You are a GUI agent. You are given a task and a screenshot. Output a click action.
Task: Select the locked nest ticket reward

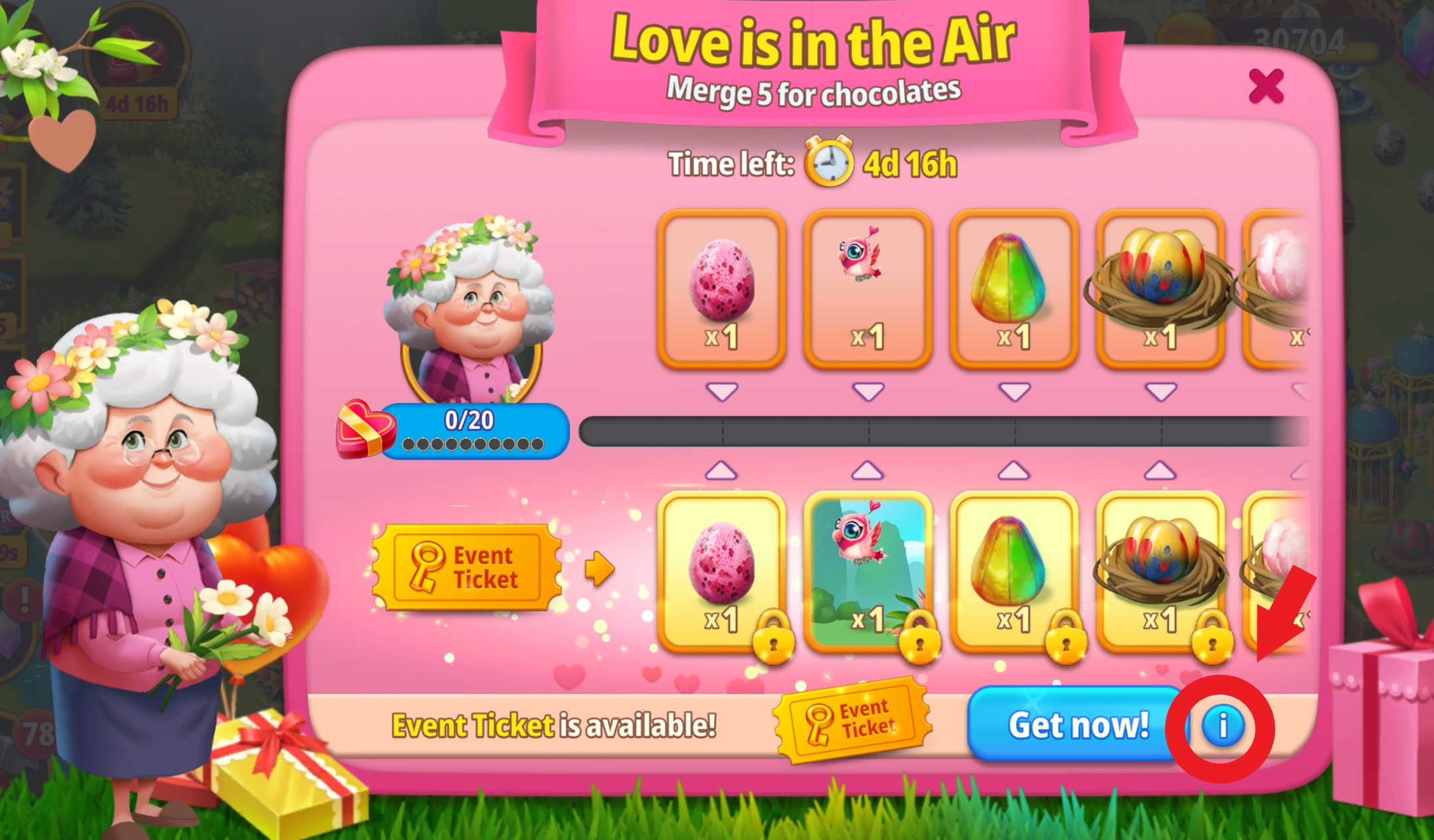1160,572
